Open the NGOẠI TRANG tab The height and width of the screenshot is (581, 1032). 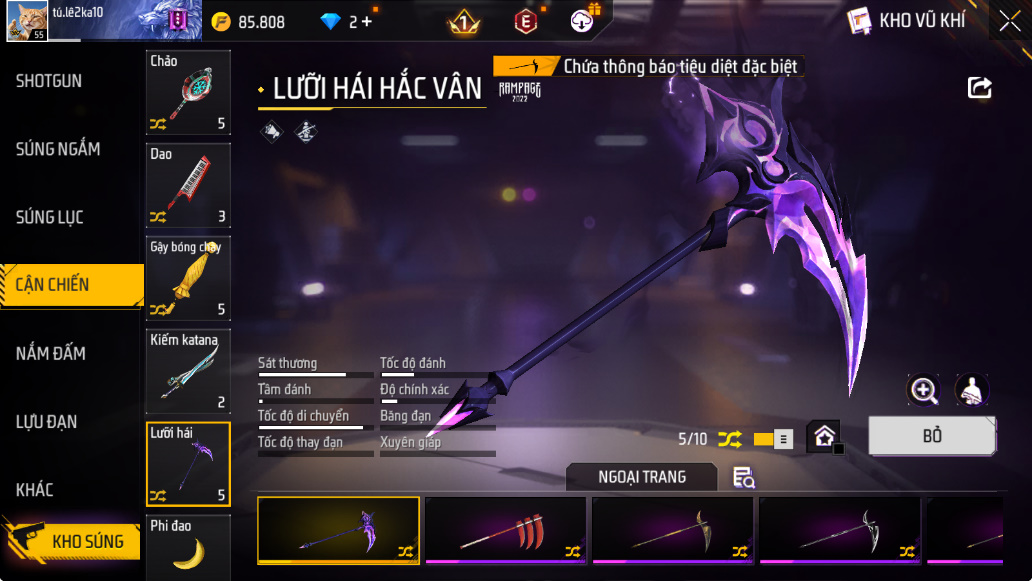pos(642,477)
